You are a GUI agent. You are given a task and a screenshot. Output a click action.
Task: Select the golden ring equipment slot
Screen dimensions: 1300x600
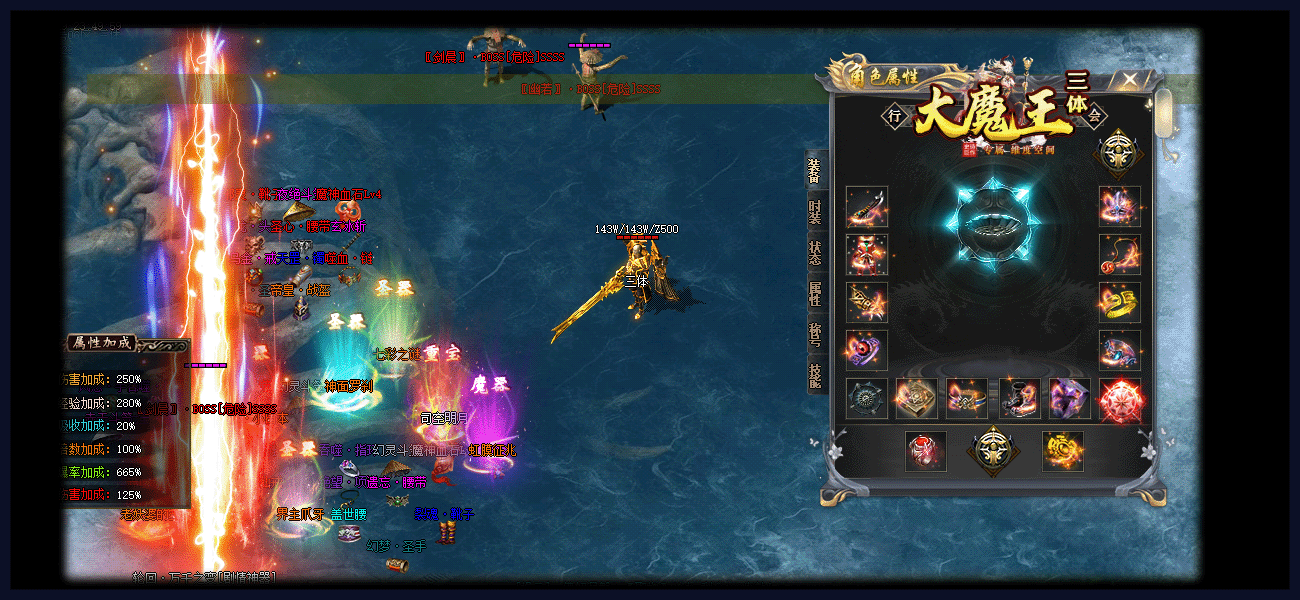1119,302
